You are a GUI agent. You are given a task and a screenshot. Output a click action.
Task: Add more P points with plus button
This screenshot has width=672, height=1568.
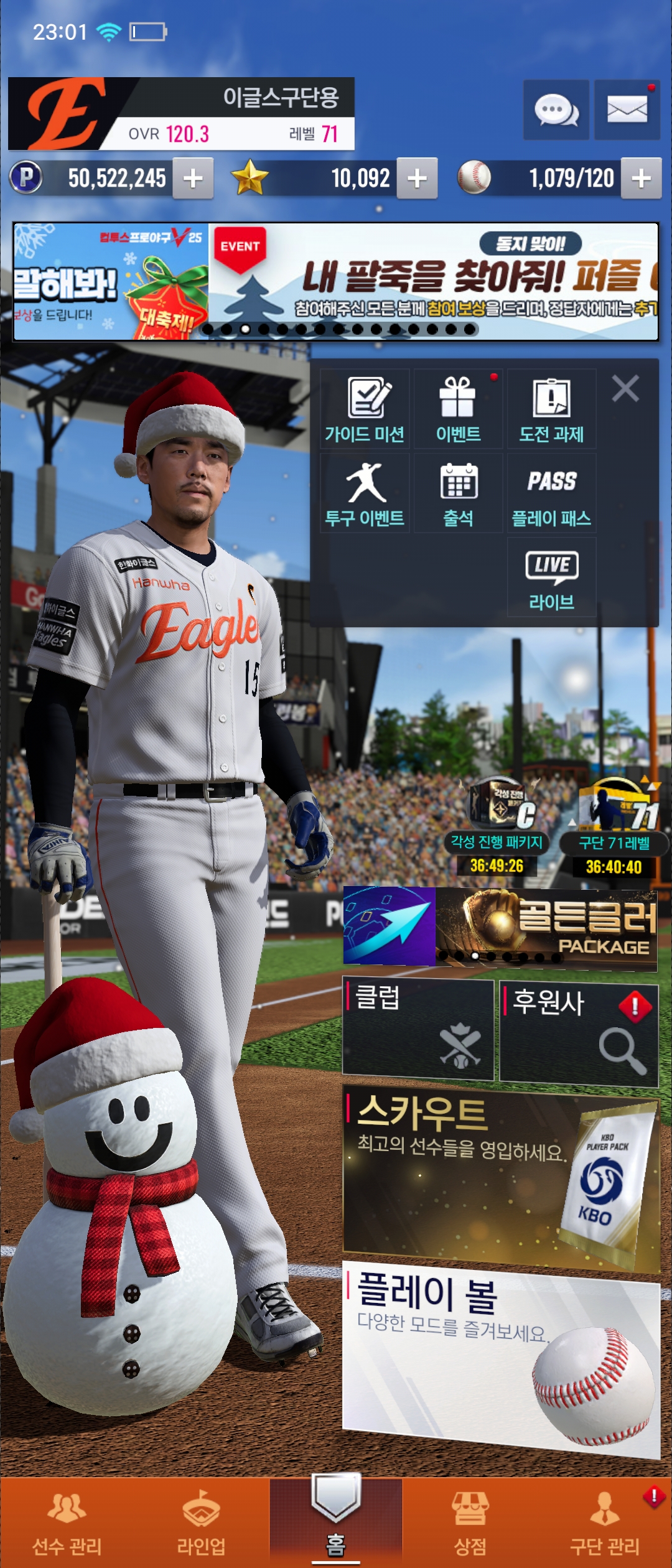coord(193,179)
